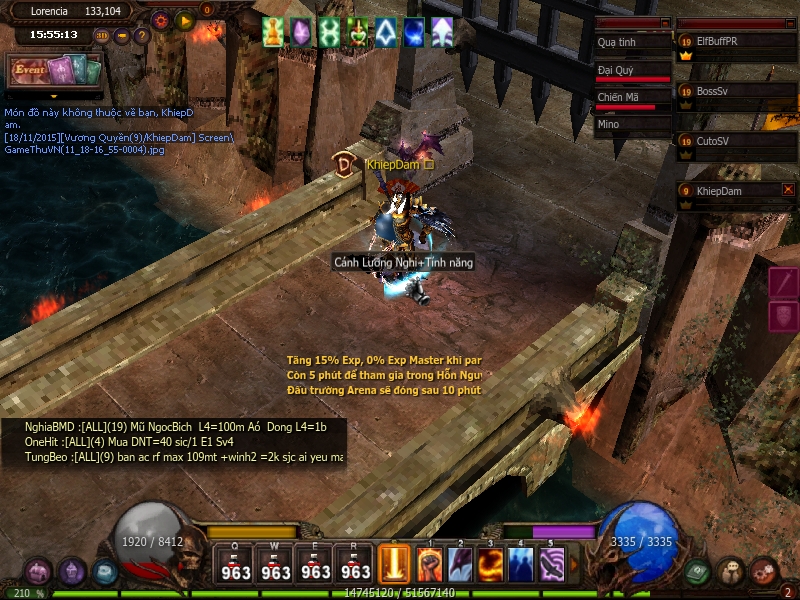The image size is (800, 600).
Task: Collapse the party list with minus button
Action: coord(787,22)
